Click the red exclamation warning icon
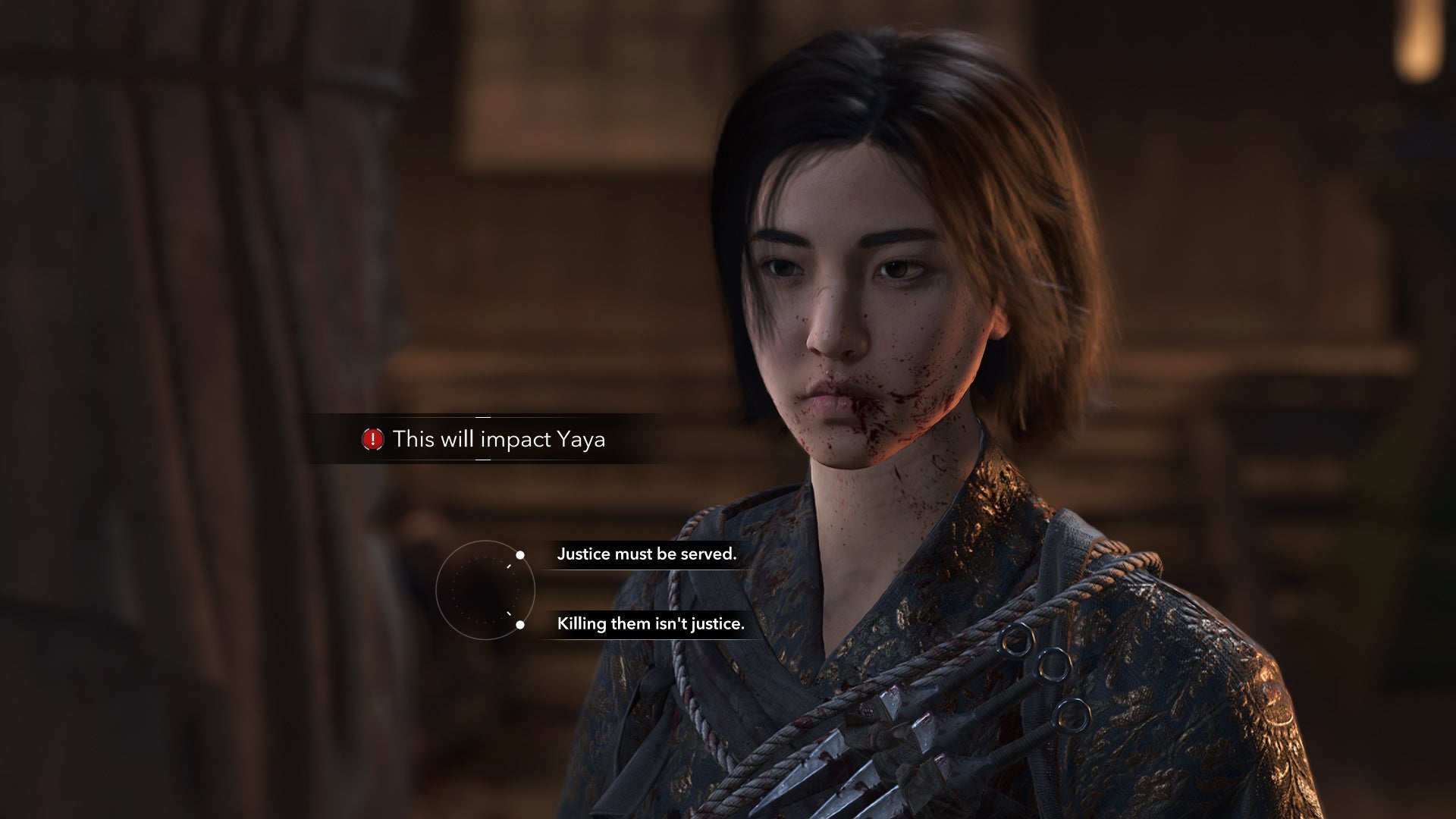 pyautogui.click(x=373, y=439)
